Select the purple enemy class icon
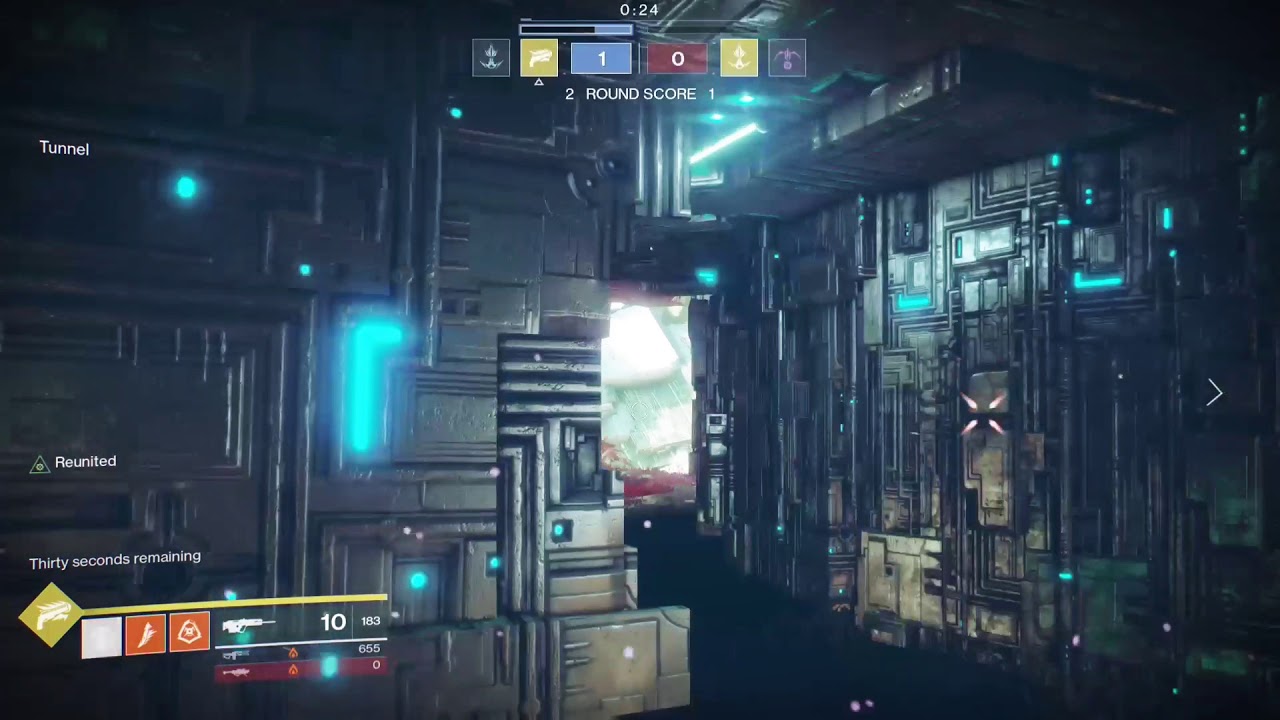The image size is (1280, 720). click(787, 58)
